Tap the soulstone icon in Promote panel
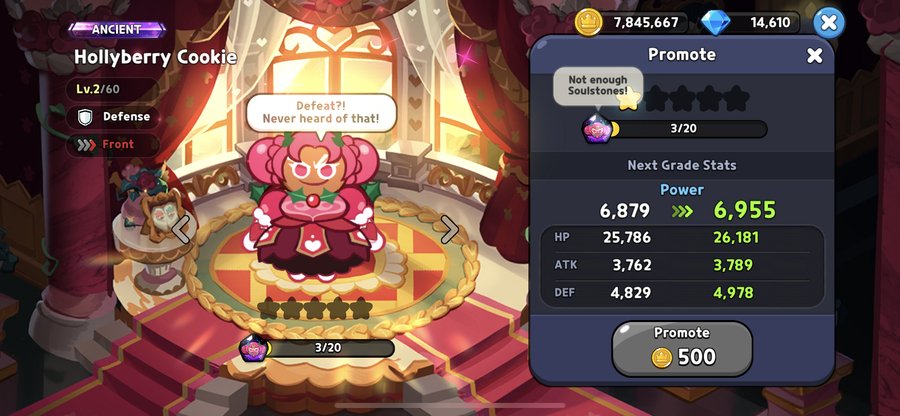The height and width of the screenshot is (416, 900). (x=597, y=129)
